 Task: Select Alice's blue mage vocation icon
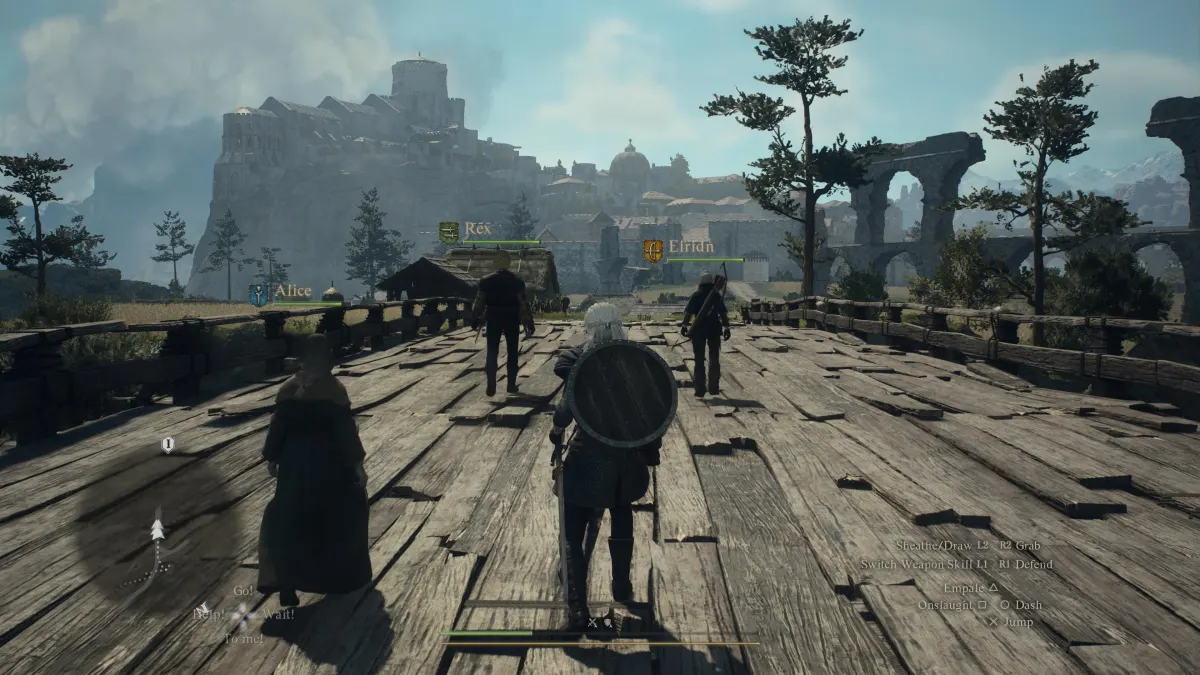[258, 294]
